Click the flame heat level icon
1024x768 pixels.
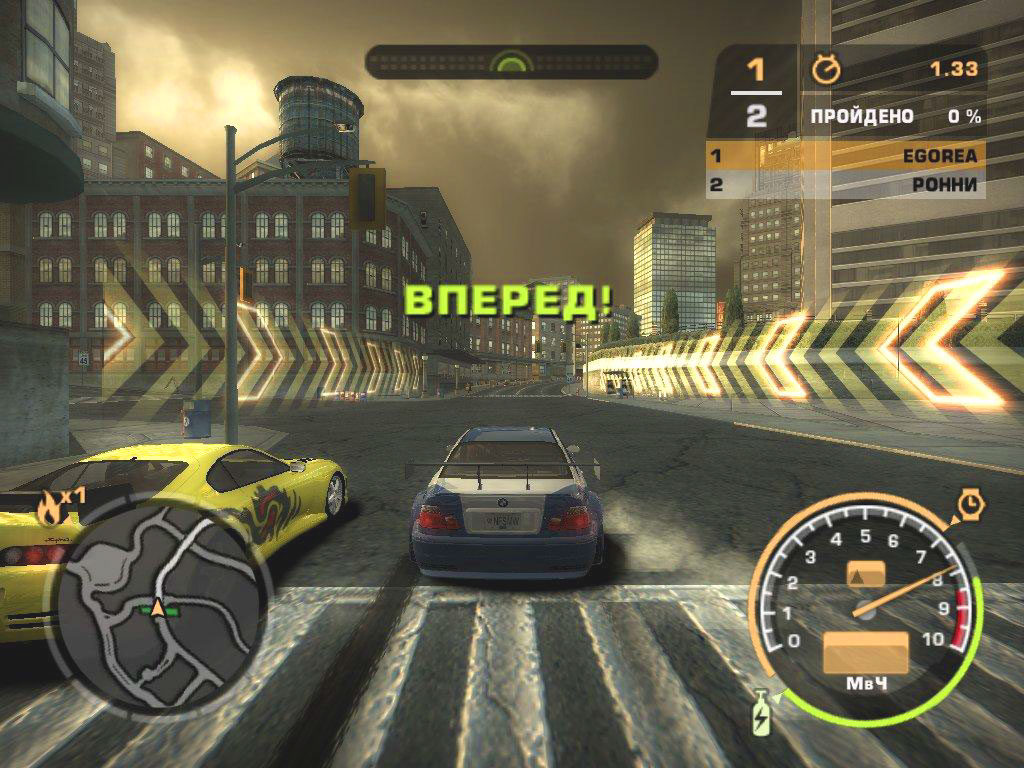tap(46, 508)
